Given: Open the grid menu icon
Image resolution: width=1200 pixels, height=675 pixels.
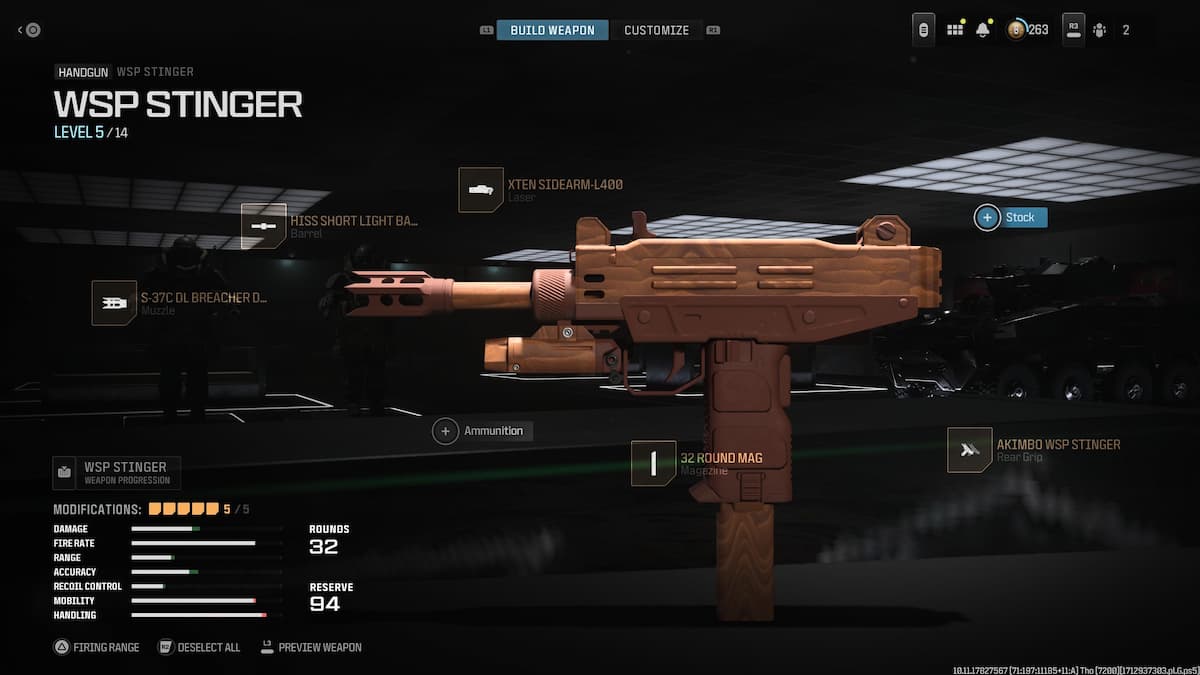Looking at the screenshot, I should 955,30.
